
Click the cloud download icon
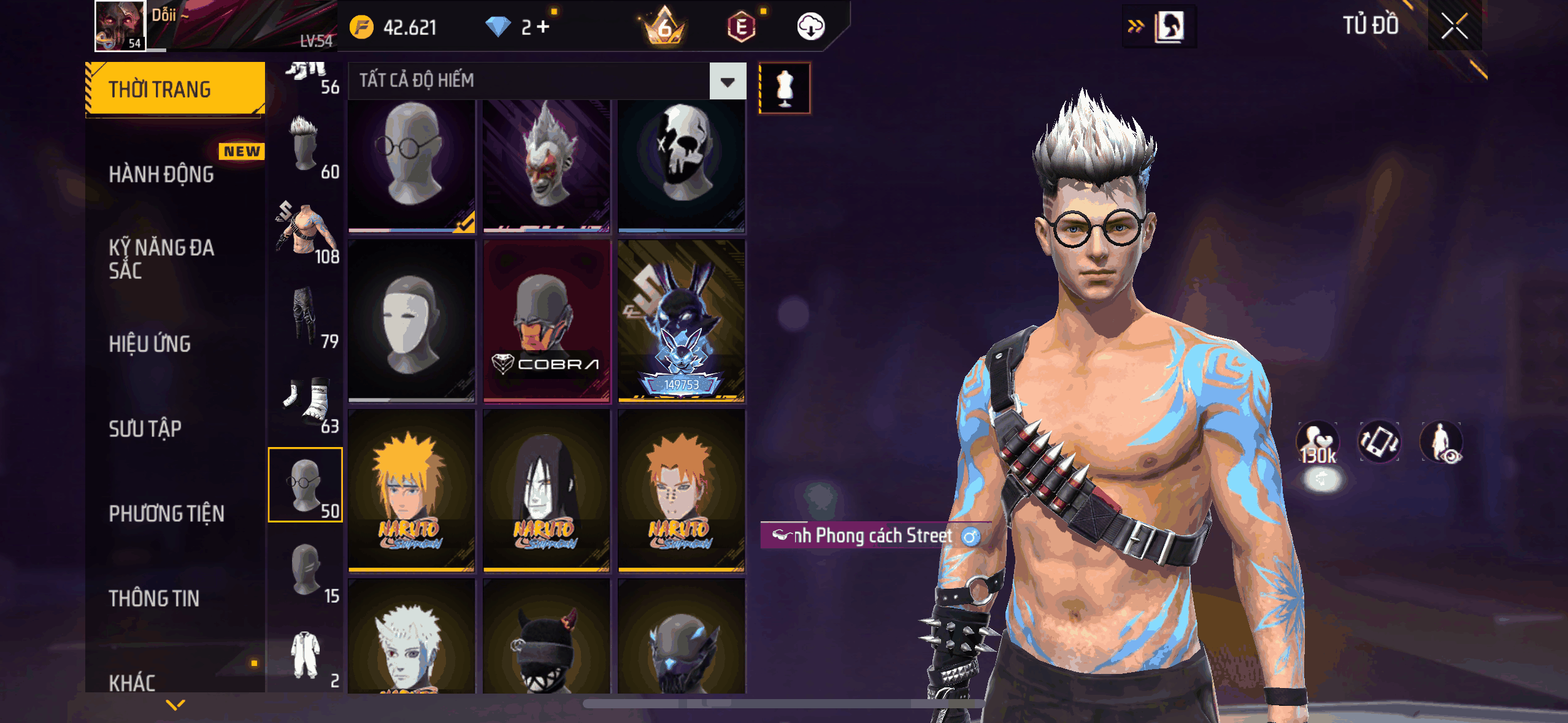coord(810,27)
